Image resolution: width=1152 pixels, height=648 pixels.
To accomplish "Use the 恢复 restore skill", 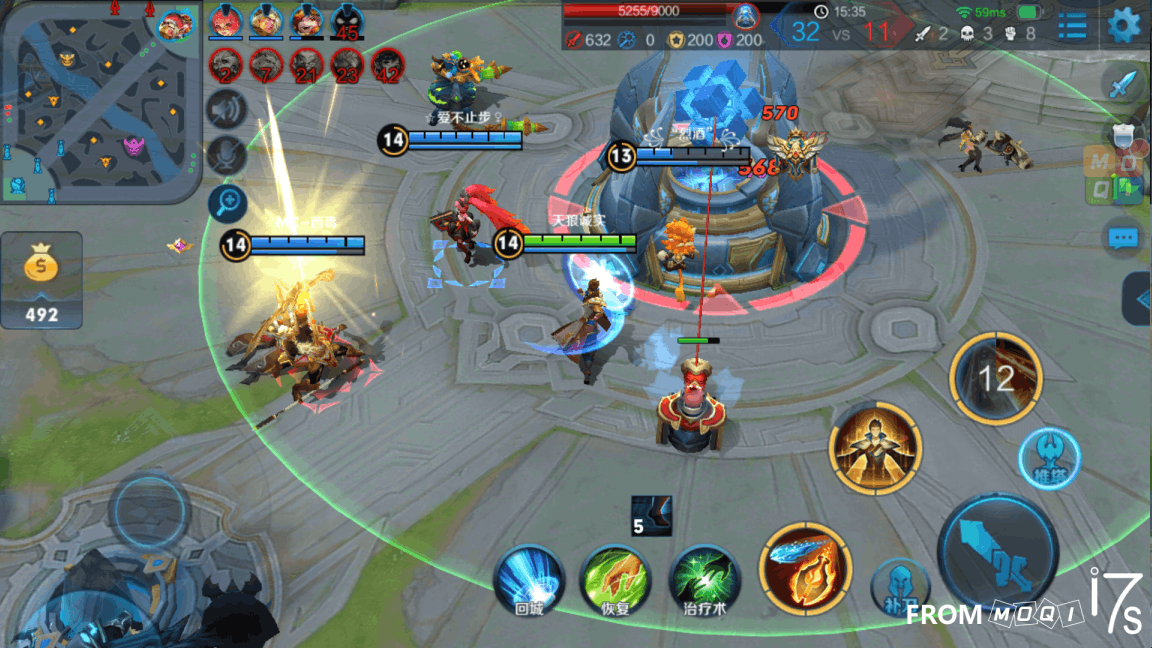I will coord(616,579).
